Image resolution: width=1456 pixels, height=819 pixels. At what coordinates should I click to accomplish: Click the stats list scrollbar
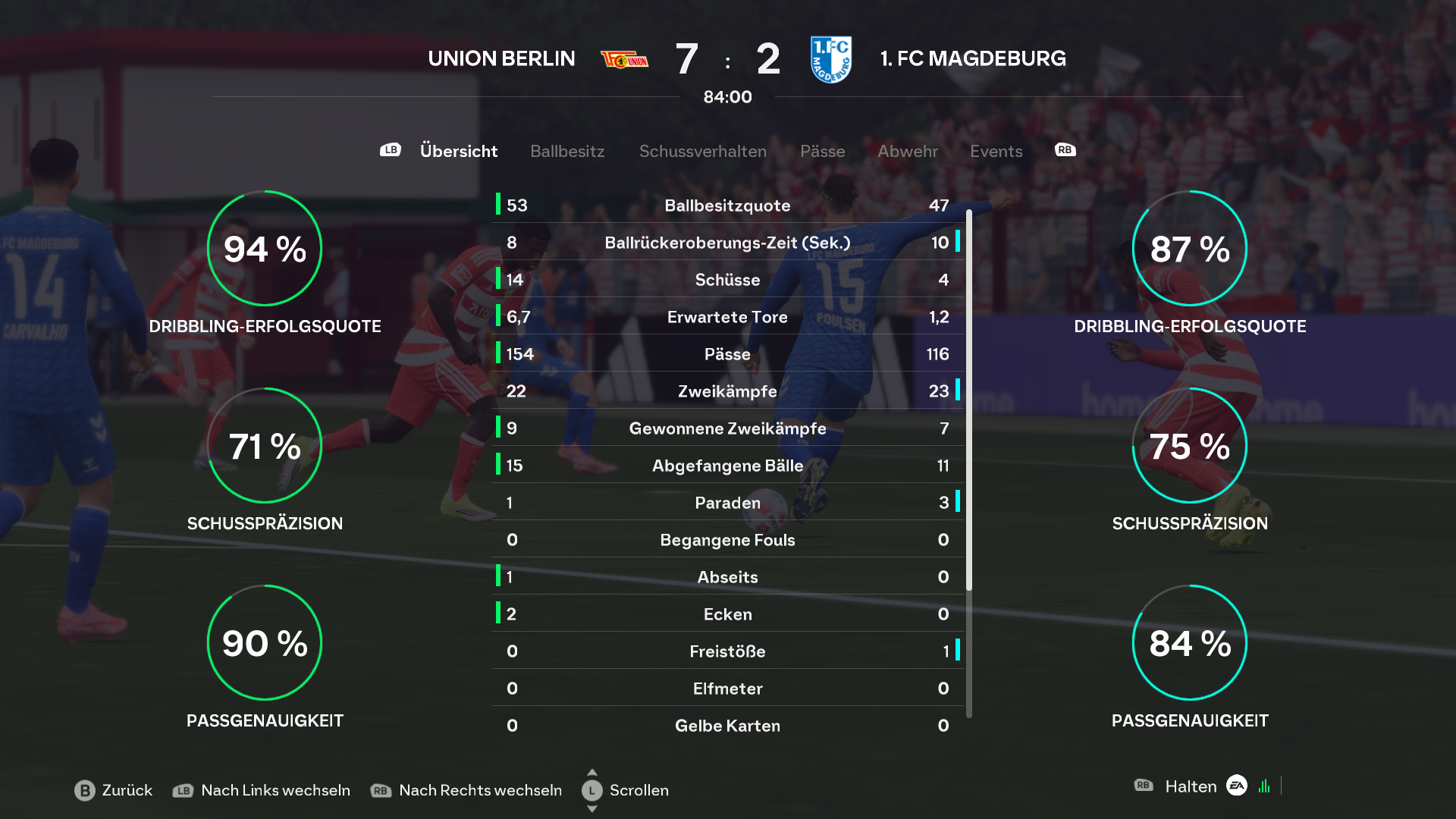click(x=969, y=402)
